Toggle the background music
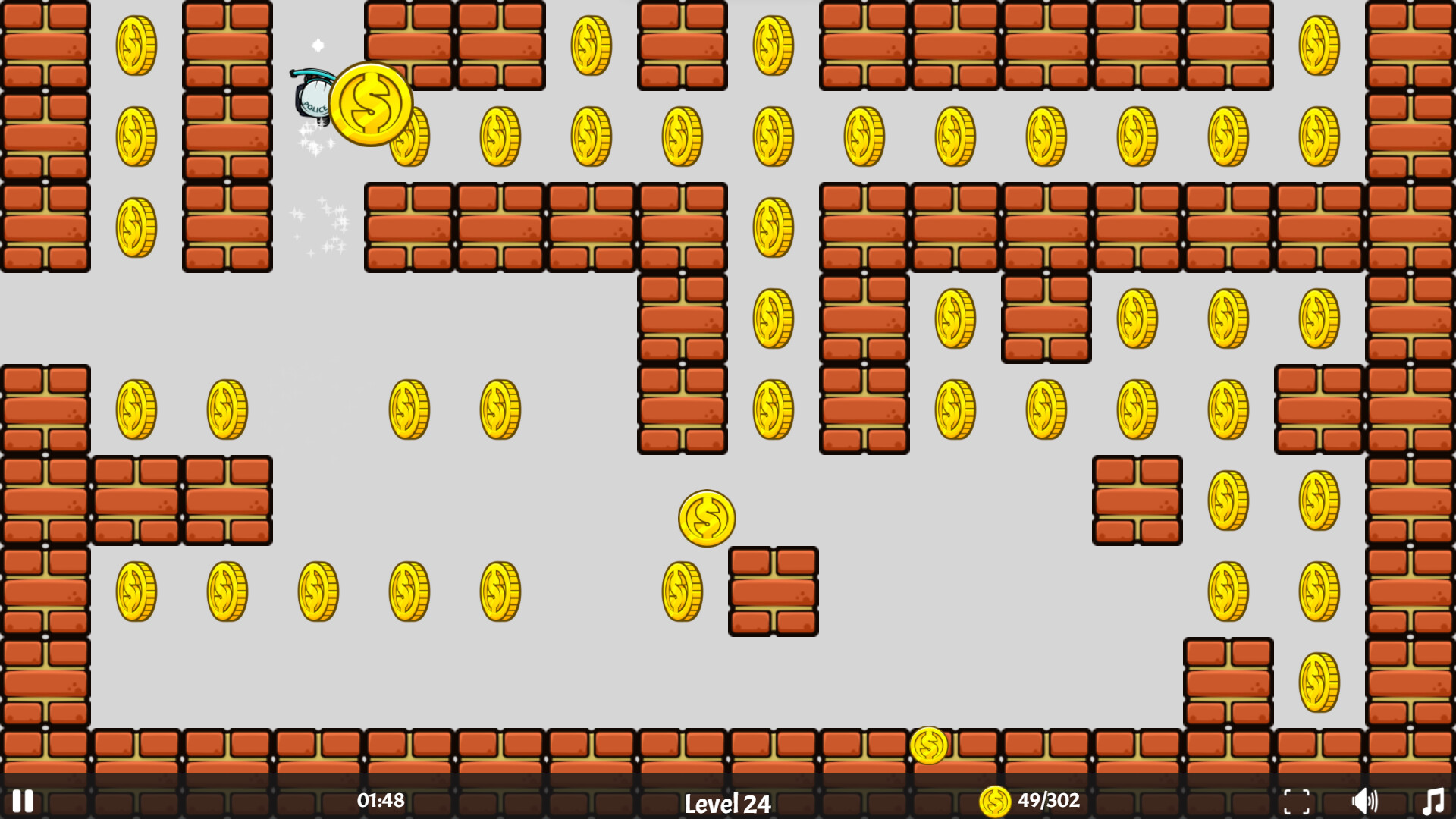The image size is (1456, 819). click(x=1432, y=800)
